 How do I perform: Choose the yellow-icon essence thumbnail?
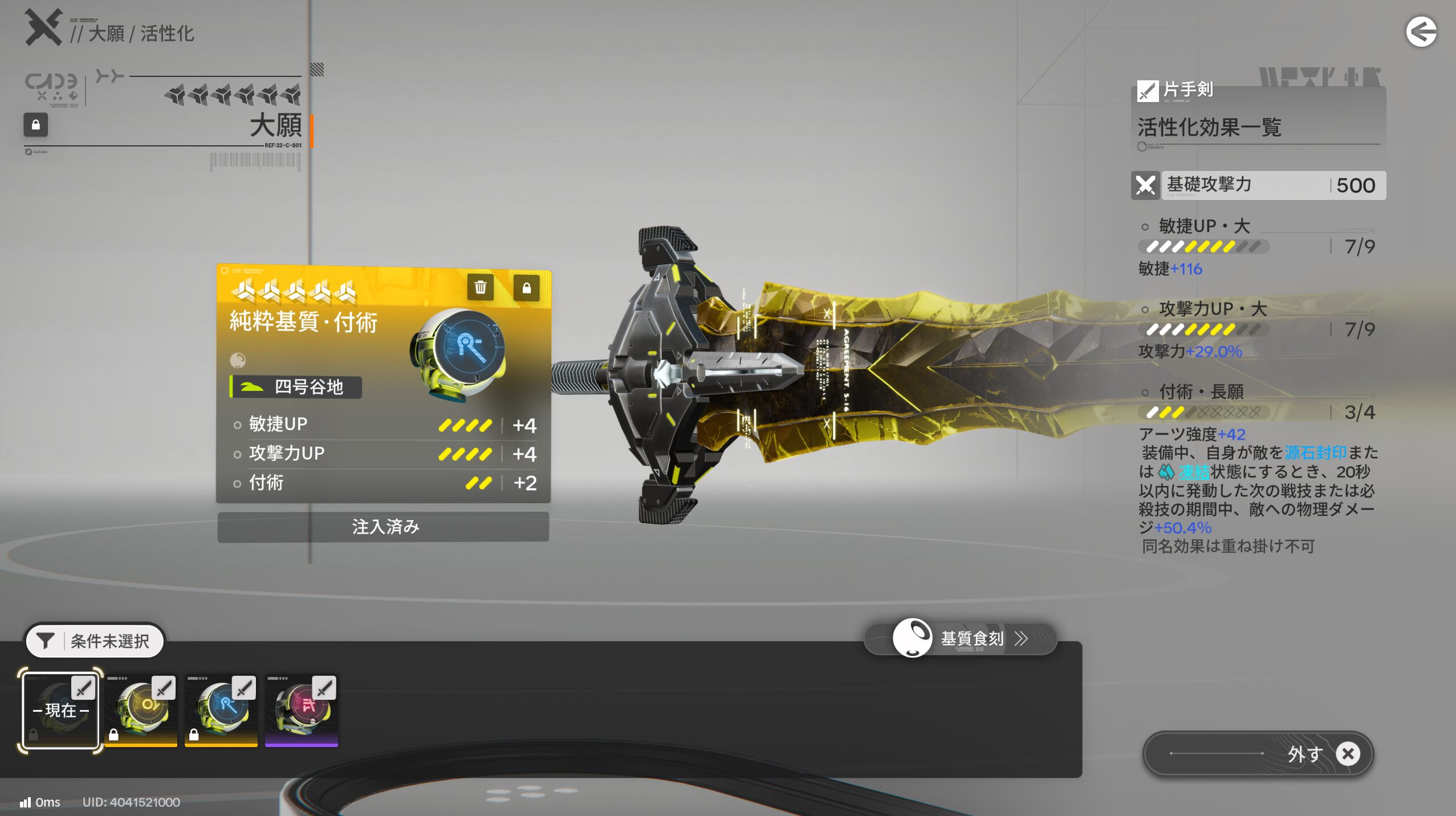click(141, 710)
